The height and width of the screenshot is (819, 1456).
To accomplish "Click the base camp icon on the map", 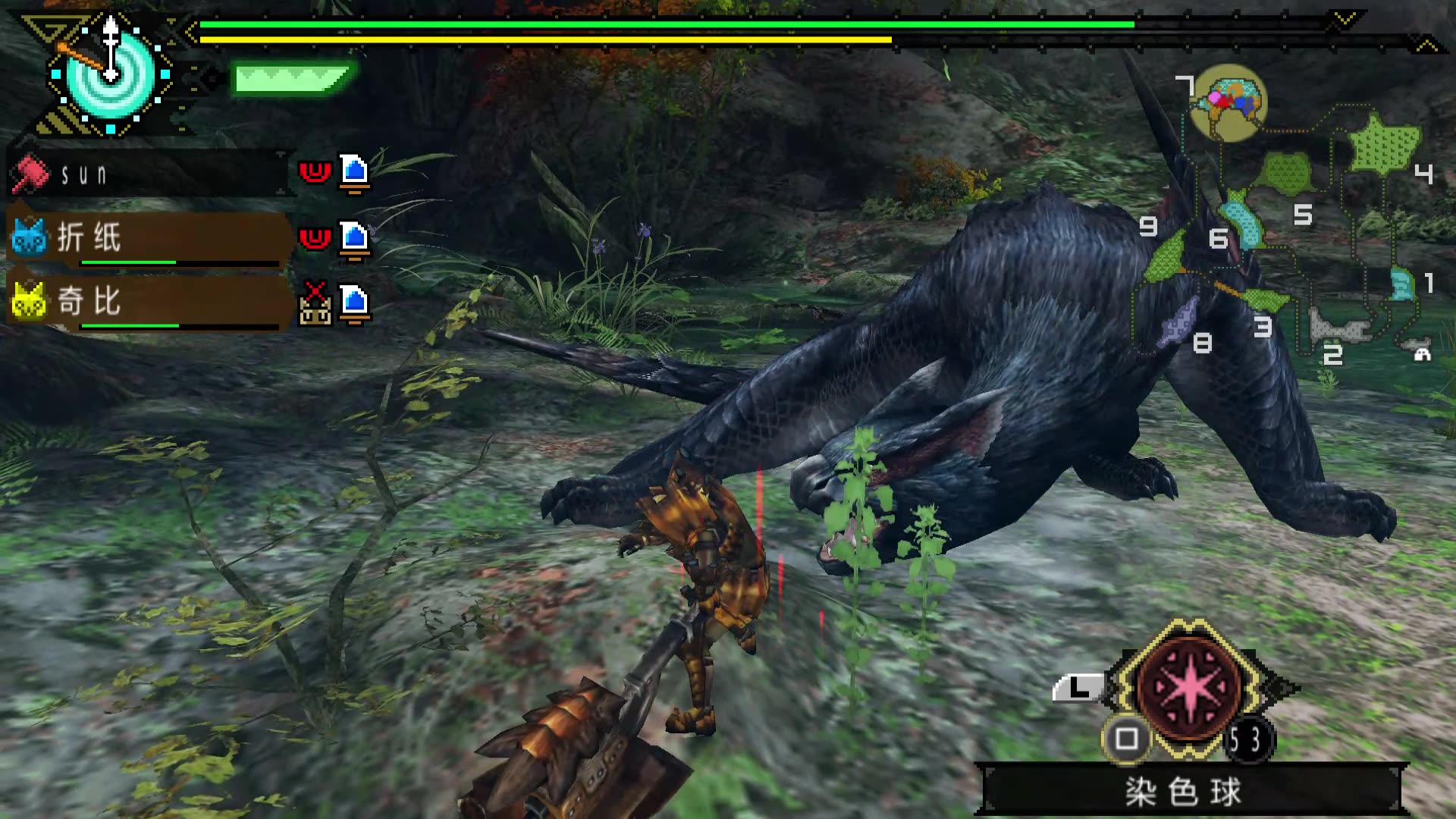I will pyautogui.click(x=1422, y=353).
